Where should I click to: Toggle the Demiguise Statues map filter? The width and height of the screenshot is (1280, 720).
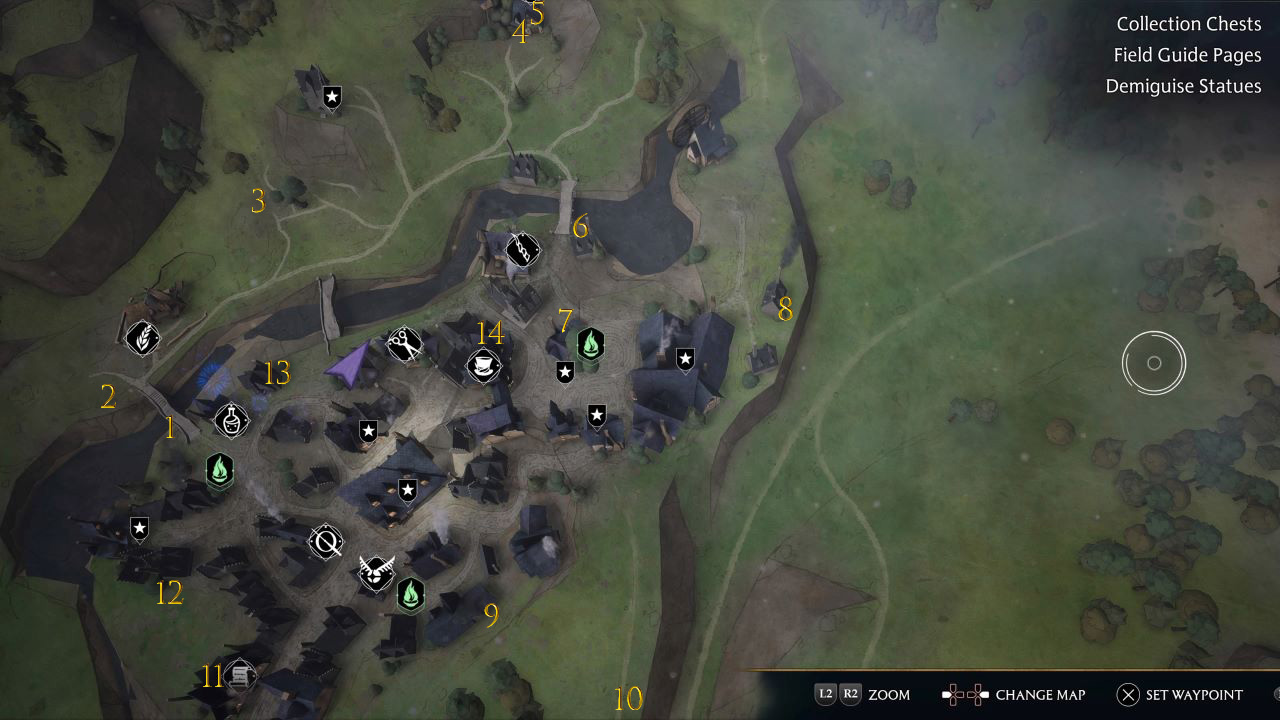pos(1184,86)
